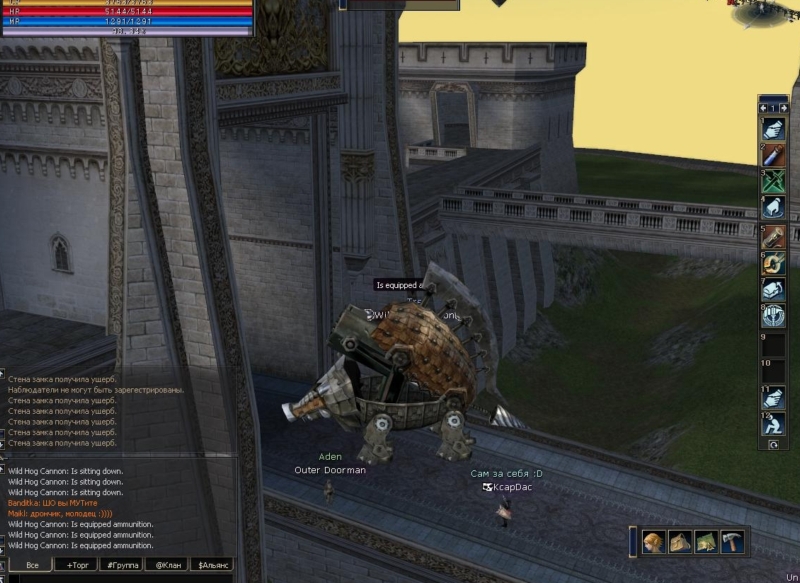Use the hand skill in hotbar slot 1

(x=774, y=127)
